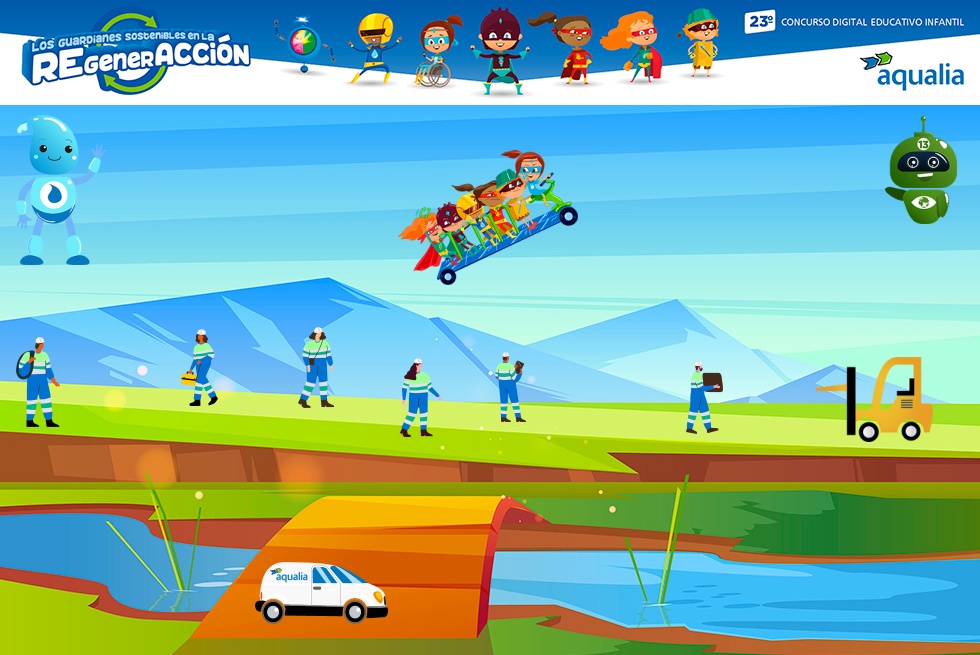This screenshot has height=655, width=980.
Task: Open the aqualia logo link
Action: pos(911,70)
